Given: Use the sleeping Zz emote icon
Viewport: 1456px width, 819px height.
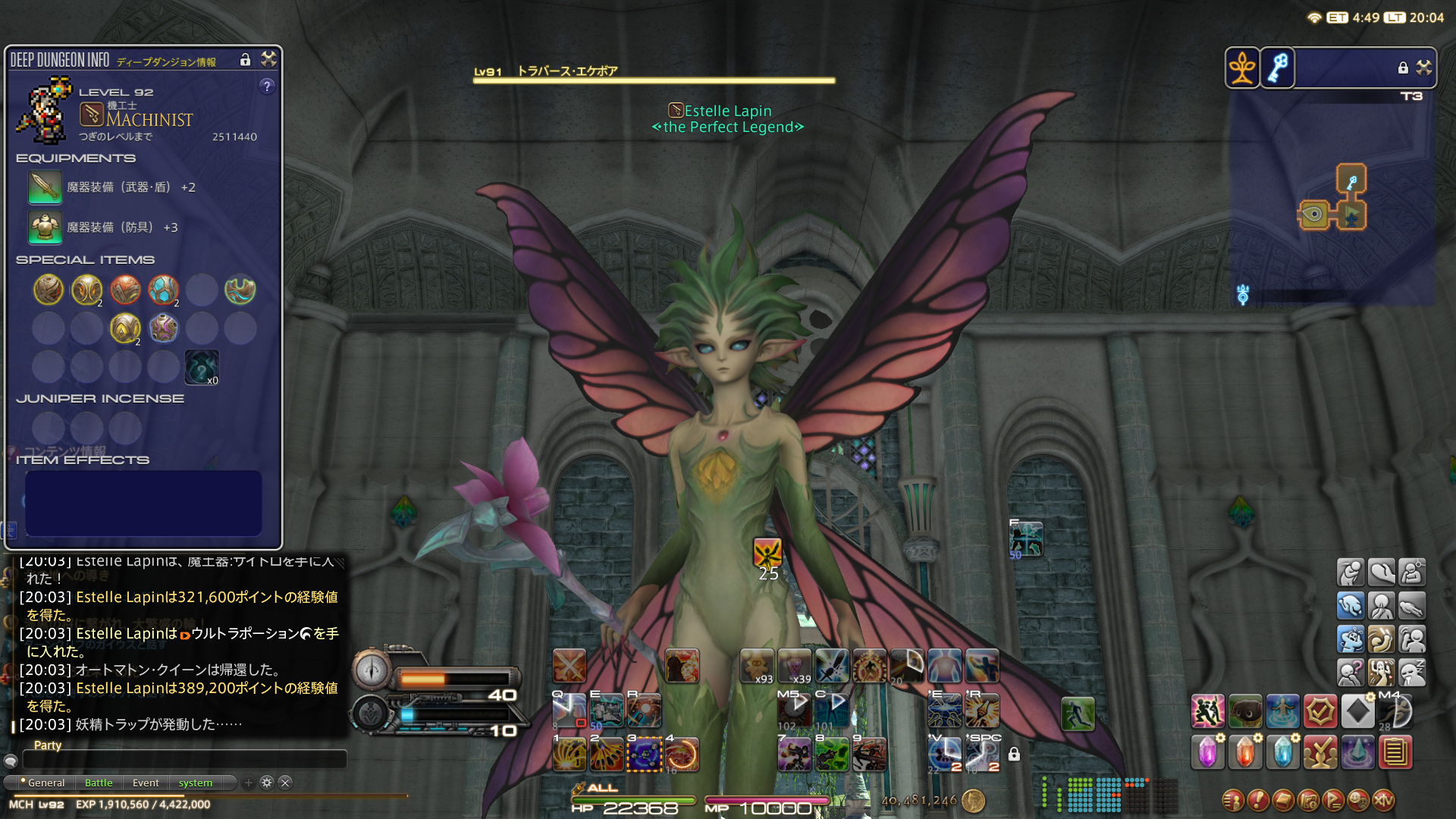Looking at the screenshot, I should click(1412, 672).
